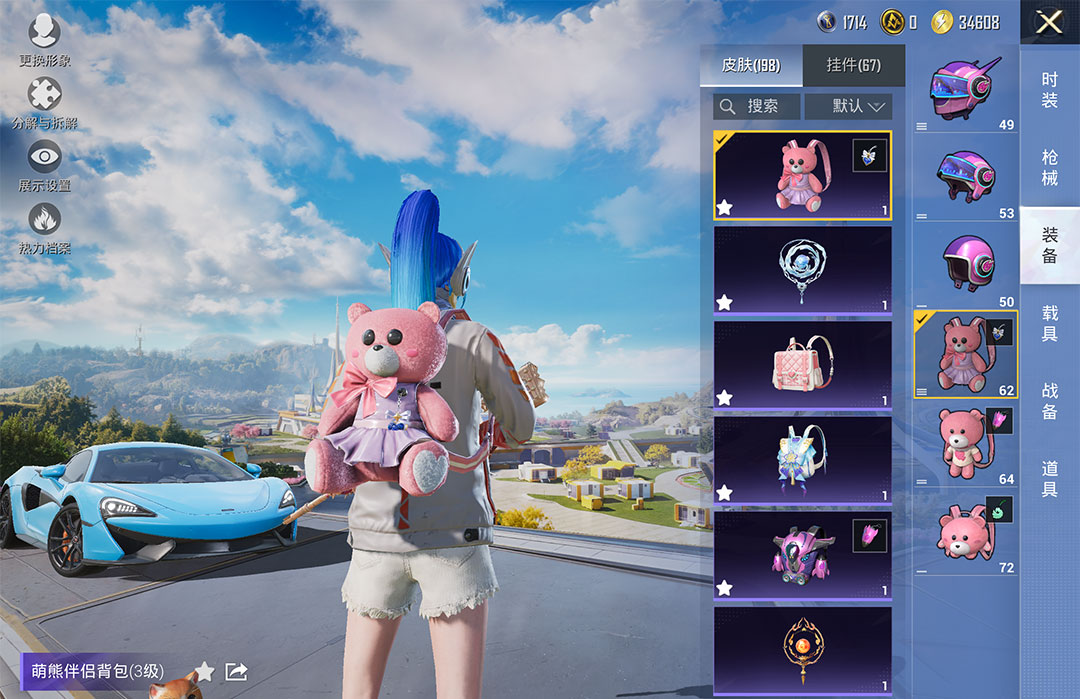Open 更换形象 to change appearance

coord(45,41)
